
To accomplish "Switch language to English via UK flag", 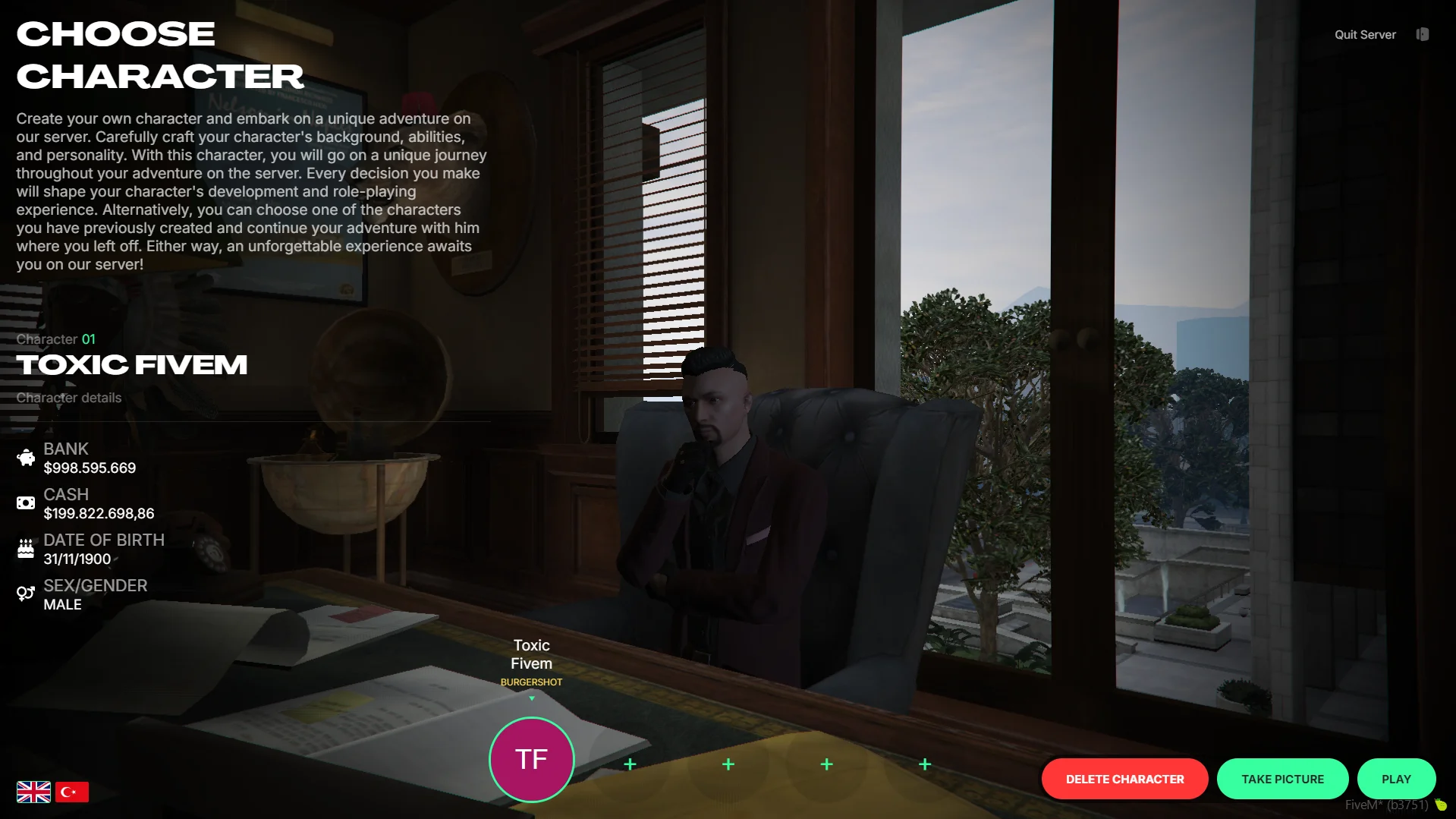I will (x=33, y=792).
